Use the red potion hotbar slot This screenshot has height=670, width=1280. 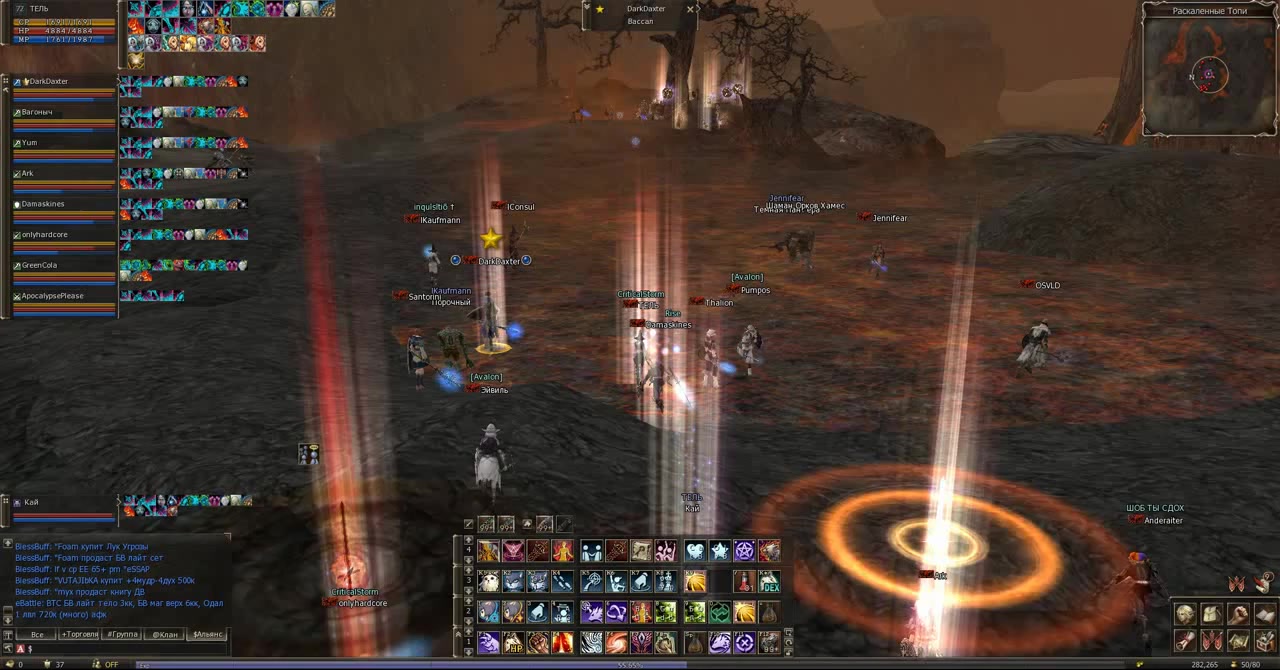(744, 581)
